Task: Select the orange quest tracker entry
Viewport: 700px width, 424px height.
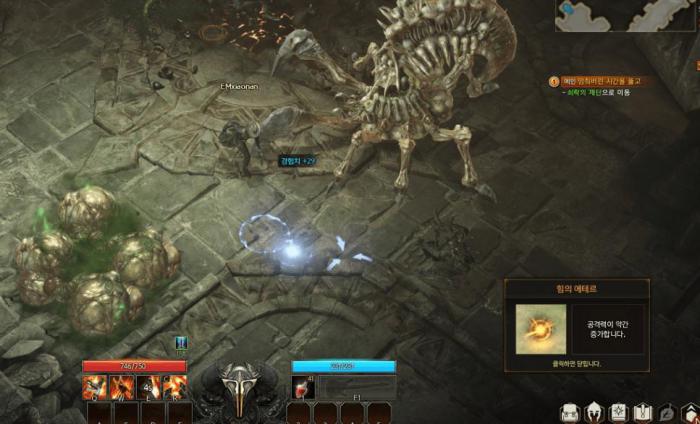Action: pyautogui.click(x=598, y=81)
